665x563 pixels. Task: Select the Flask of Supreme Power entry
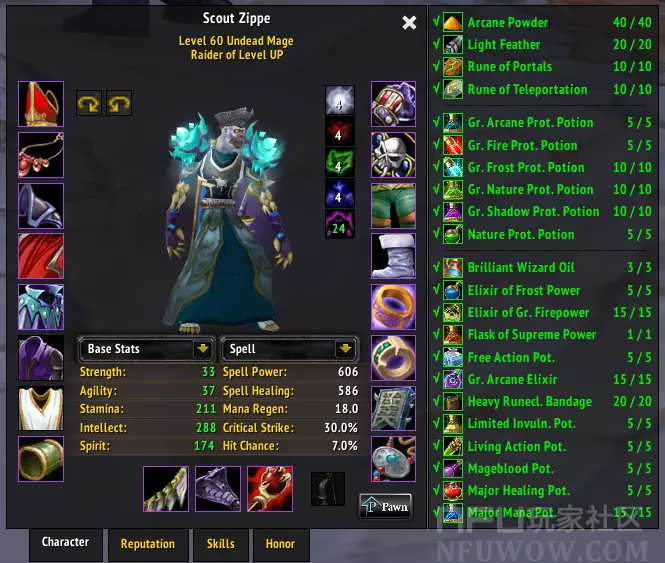545,335
